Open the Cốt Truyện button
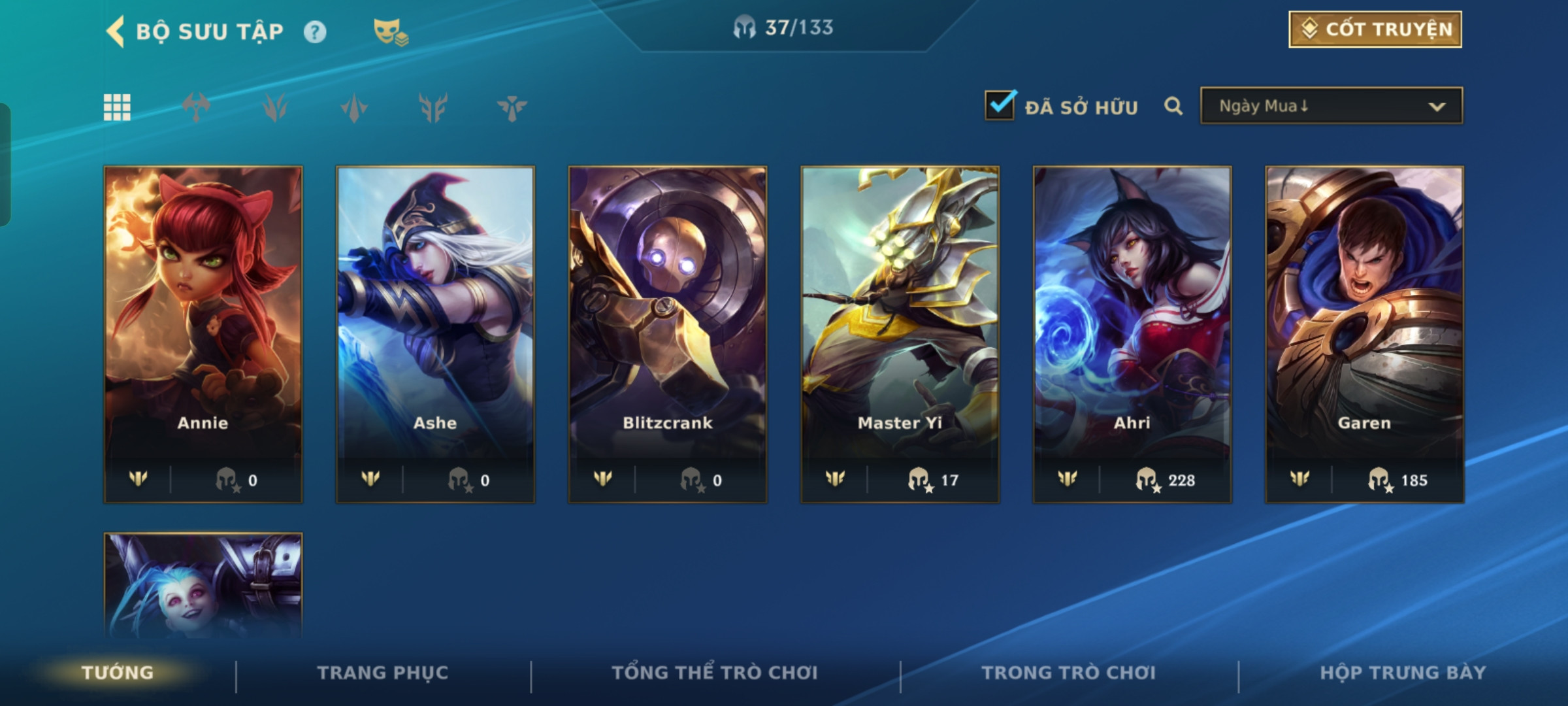 [x=1375, y=29]
